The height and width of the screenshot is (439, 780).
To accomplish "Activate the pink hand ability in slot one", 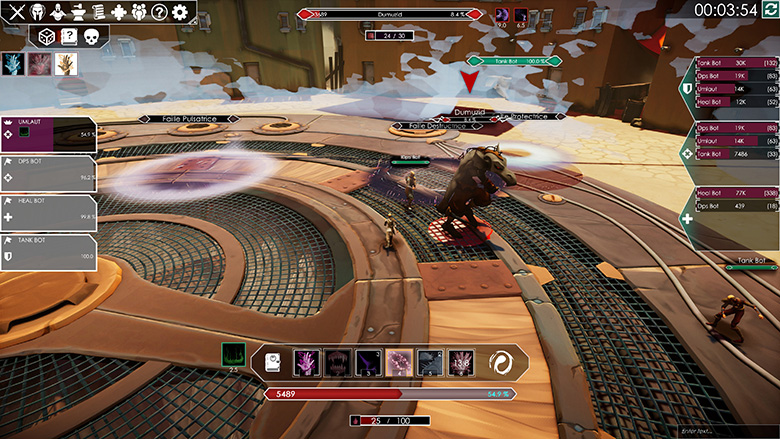I will [x=306, y=362].
